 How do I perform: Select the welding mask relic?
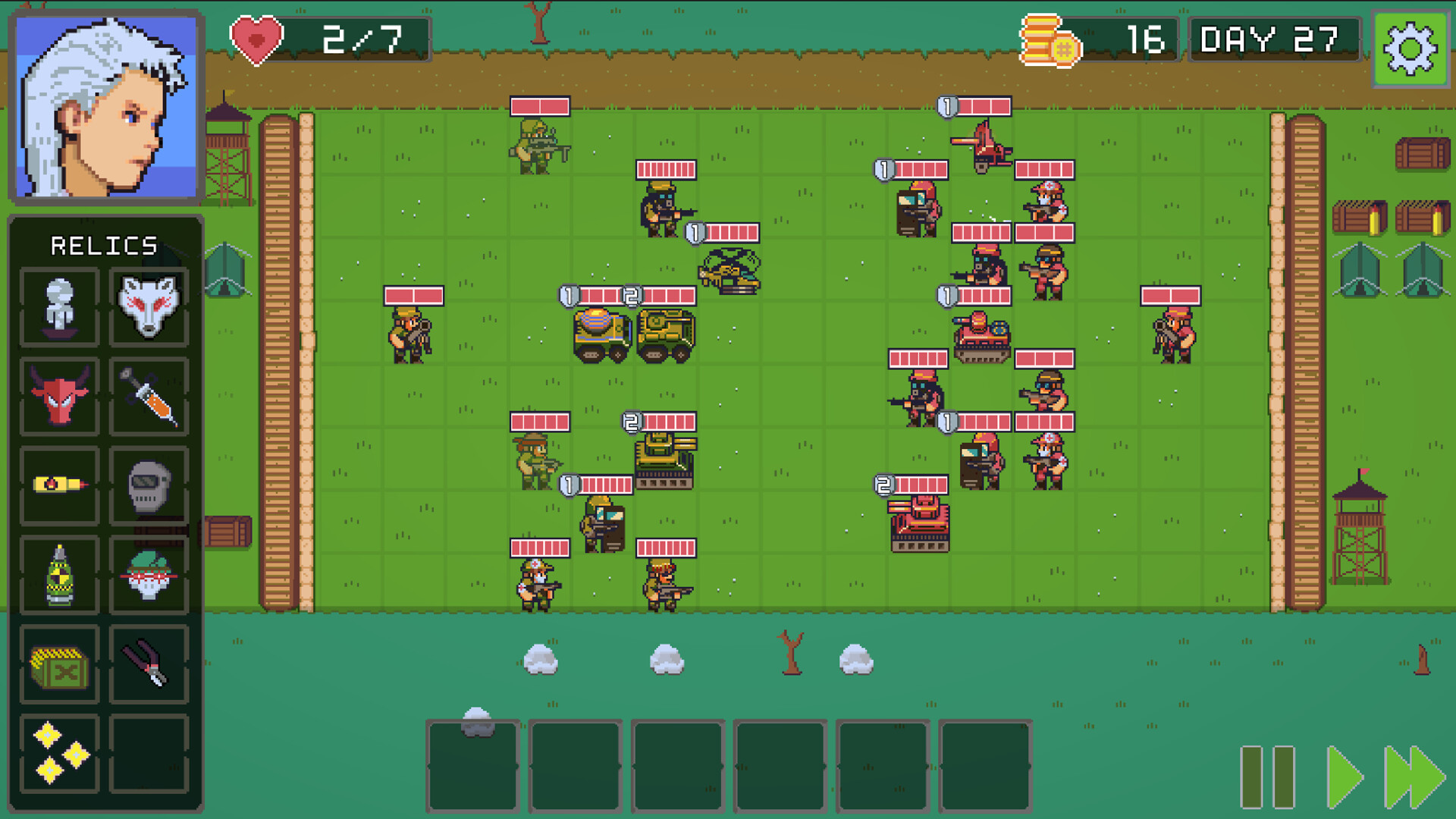point(149,486)
